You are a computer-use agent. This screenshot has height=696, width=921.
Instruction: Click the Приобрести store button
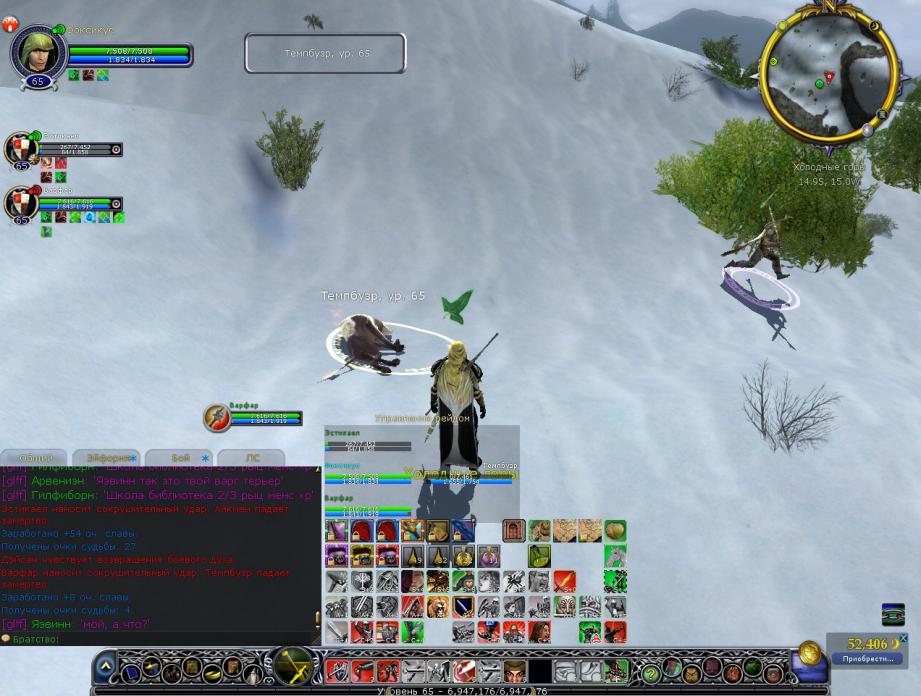(x=867, y=659)
